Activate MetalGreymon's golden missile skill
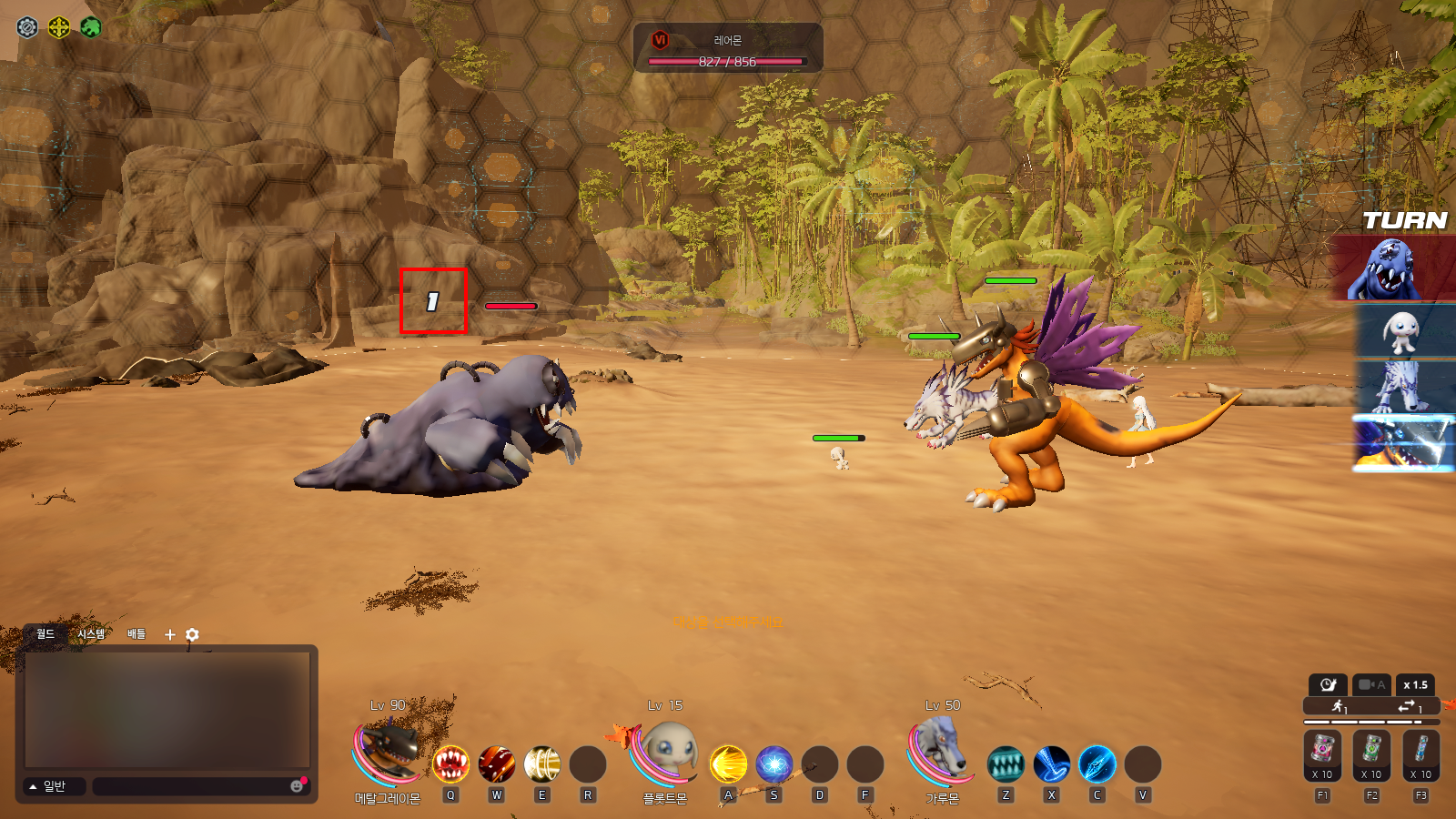Viewport: 1456px width, 819px height. click(542, 764)
